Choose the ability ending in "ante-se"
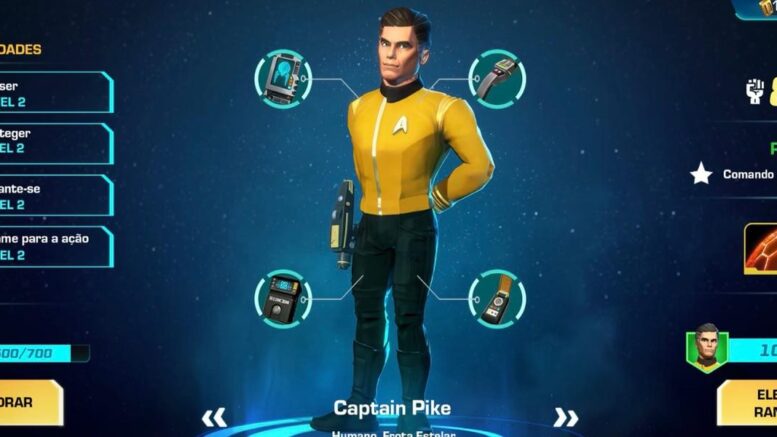Viewport: 777px width, 437px height. pos(55,196)
